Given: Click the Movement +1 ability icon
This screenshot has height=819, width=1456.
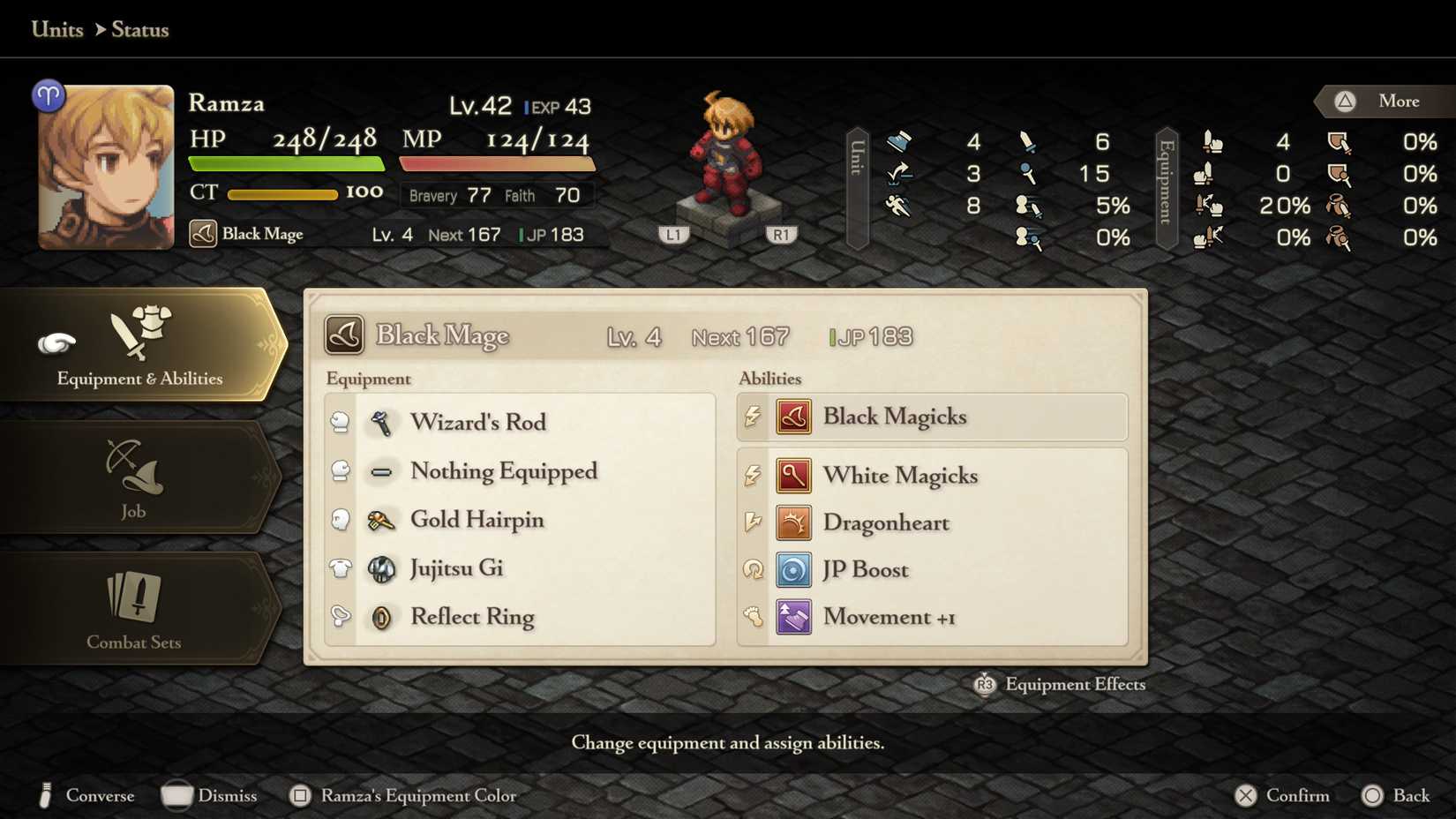Looking at the screenshot, I should (x=793, y=617).
